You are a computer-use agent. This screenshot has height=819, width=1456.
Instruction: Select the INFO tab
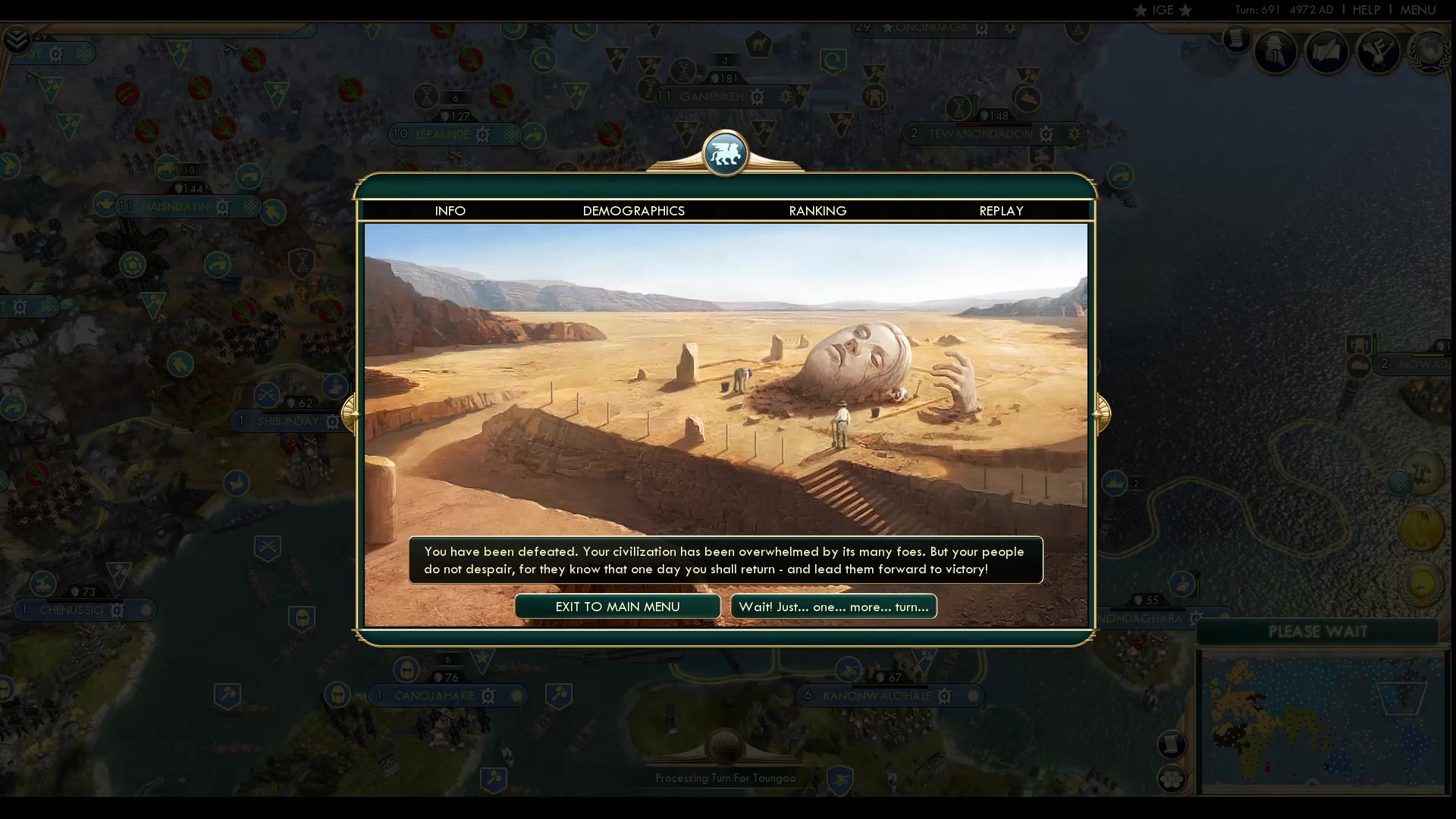point(450,211)
